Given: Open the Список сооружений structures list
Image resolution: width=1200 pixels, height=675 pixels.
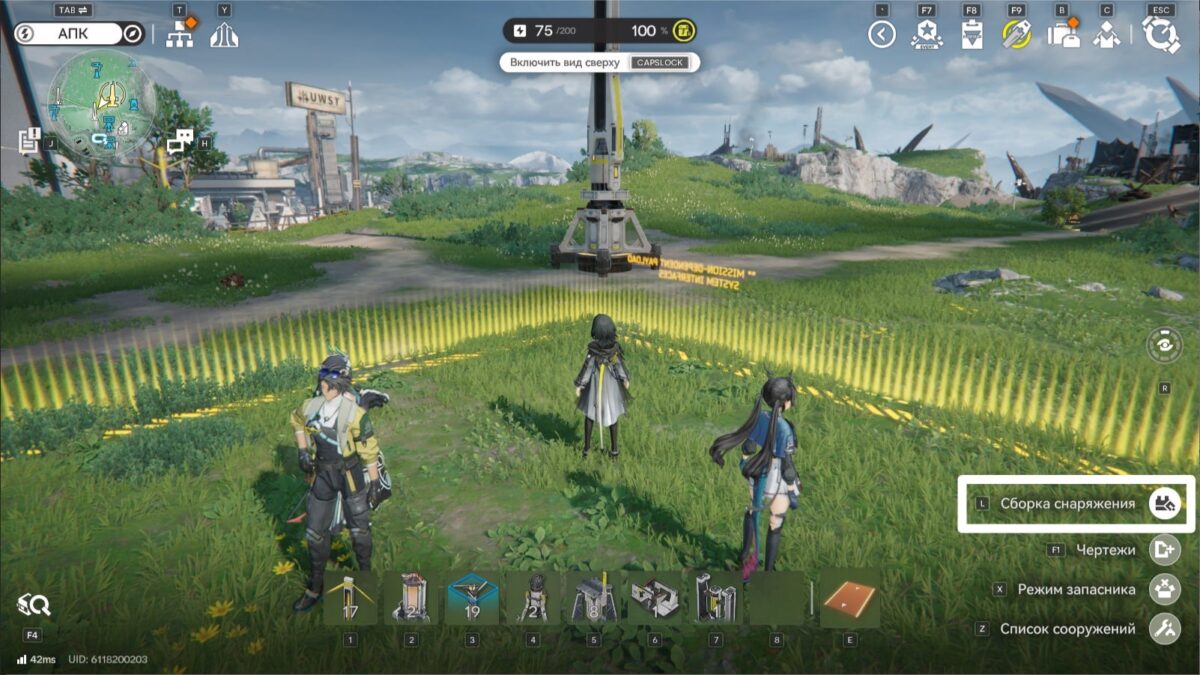Looking at the screenshot, I should pyautogui.click(x=1162, y=629).
